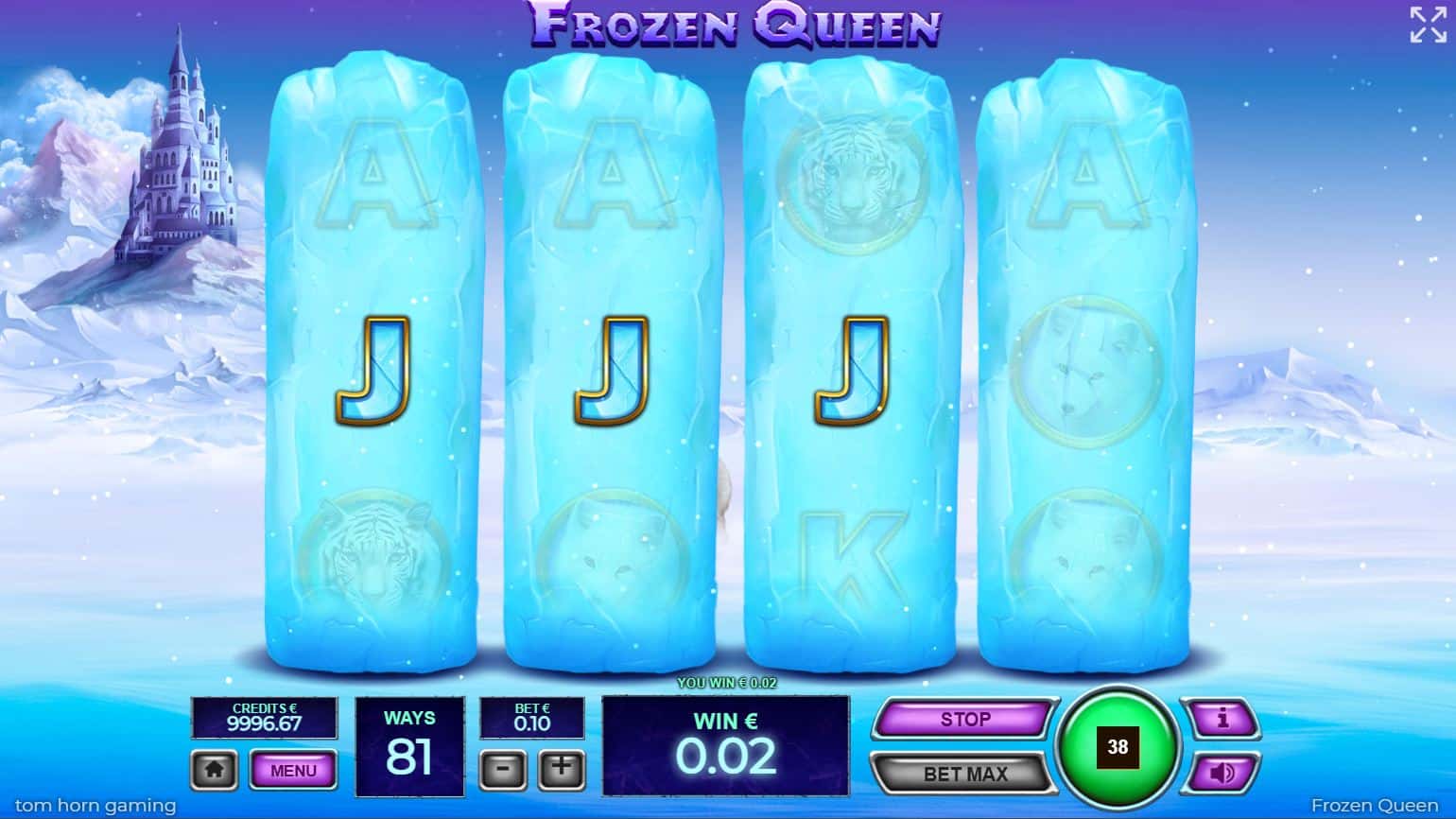Go to the home screen icon
Viewport: 1456px width, 819px height.
215,771
